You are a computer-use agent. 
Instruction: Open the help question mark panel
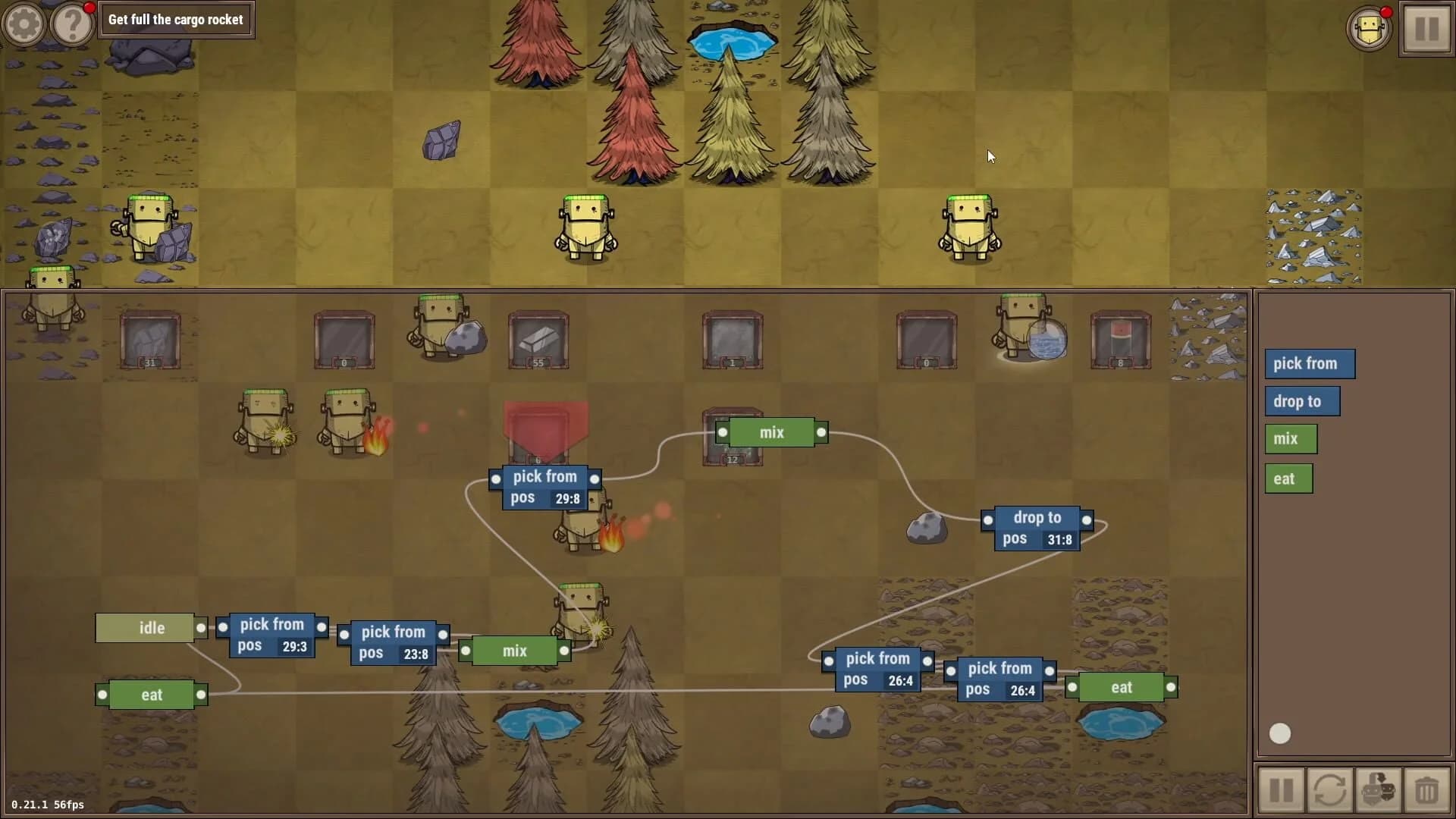click(x=71, y=24)
